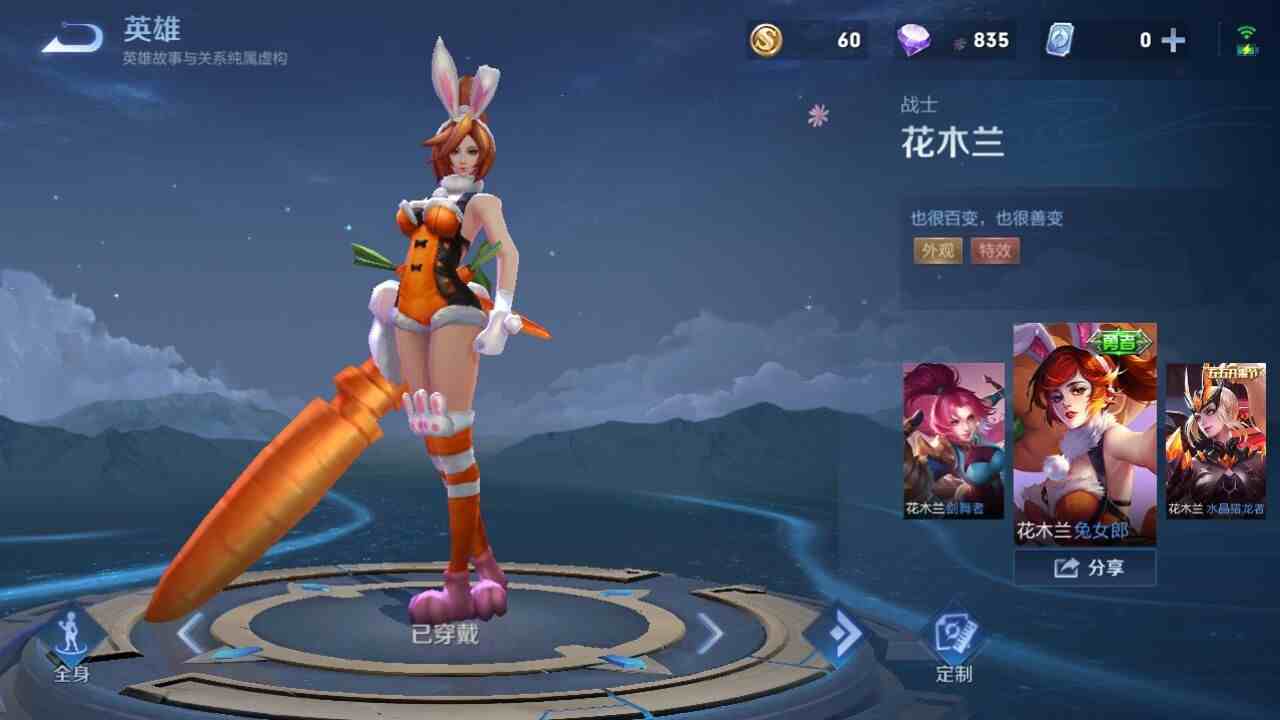The image size is (1280, 720).
Task: Toggle the 特效 effects tag
Action: 996,252
